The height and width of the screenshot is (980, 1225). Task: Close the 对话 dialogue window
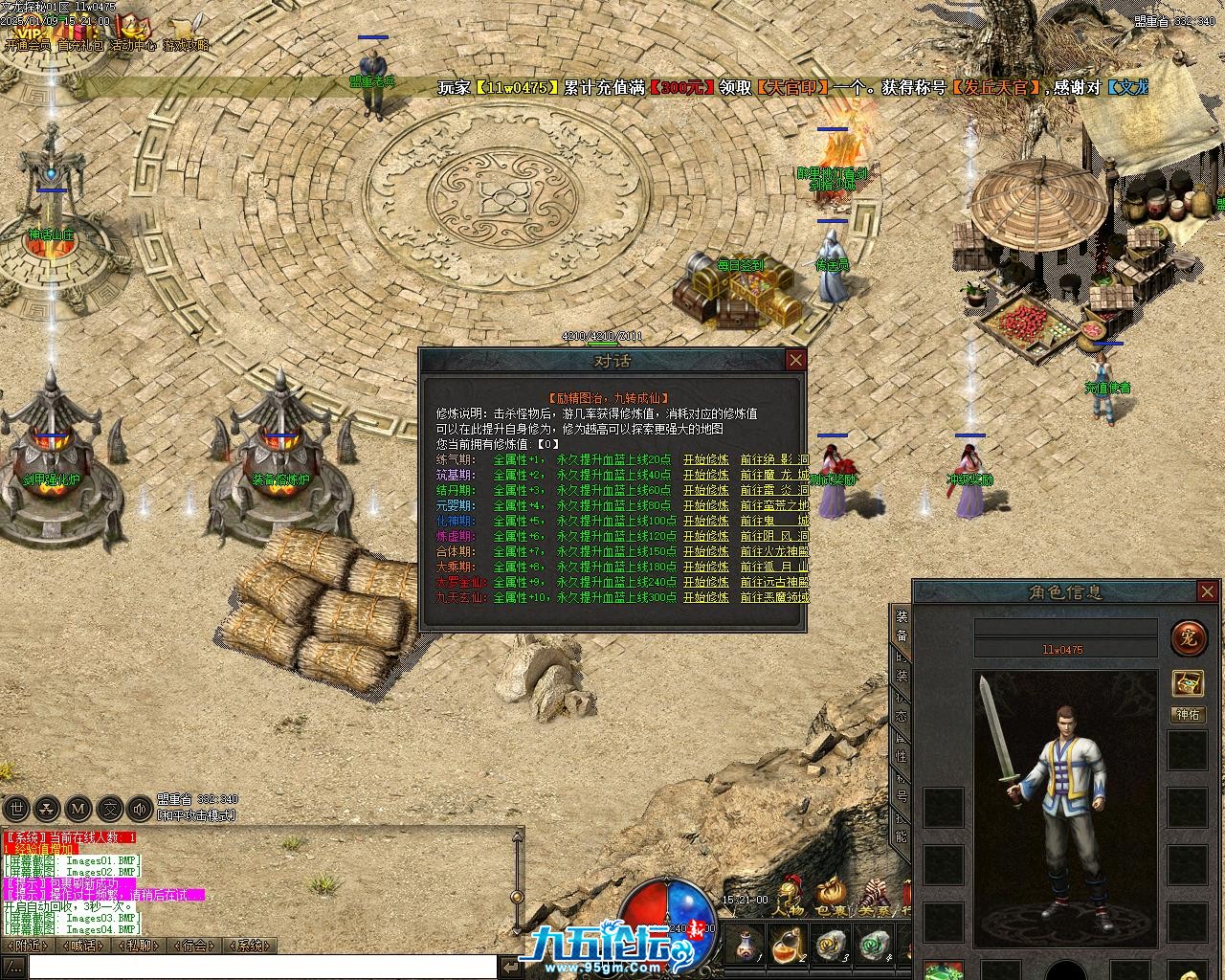pos(795,360)
